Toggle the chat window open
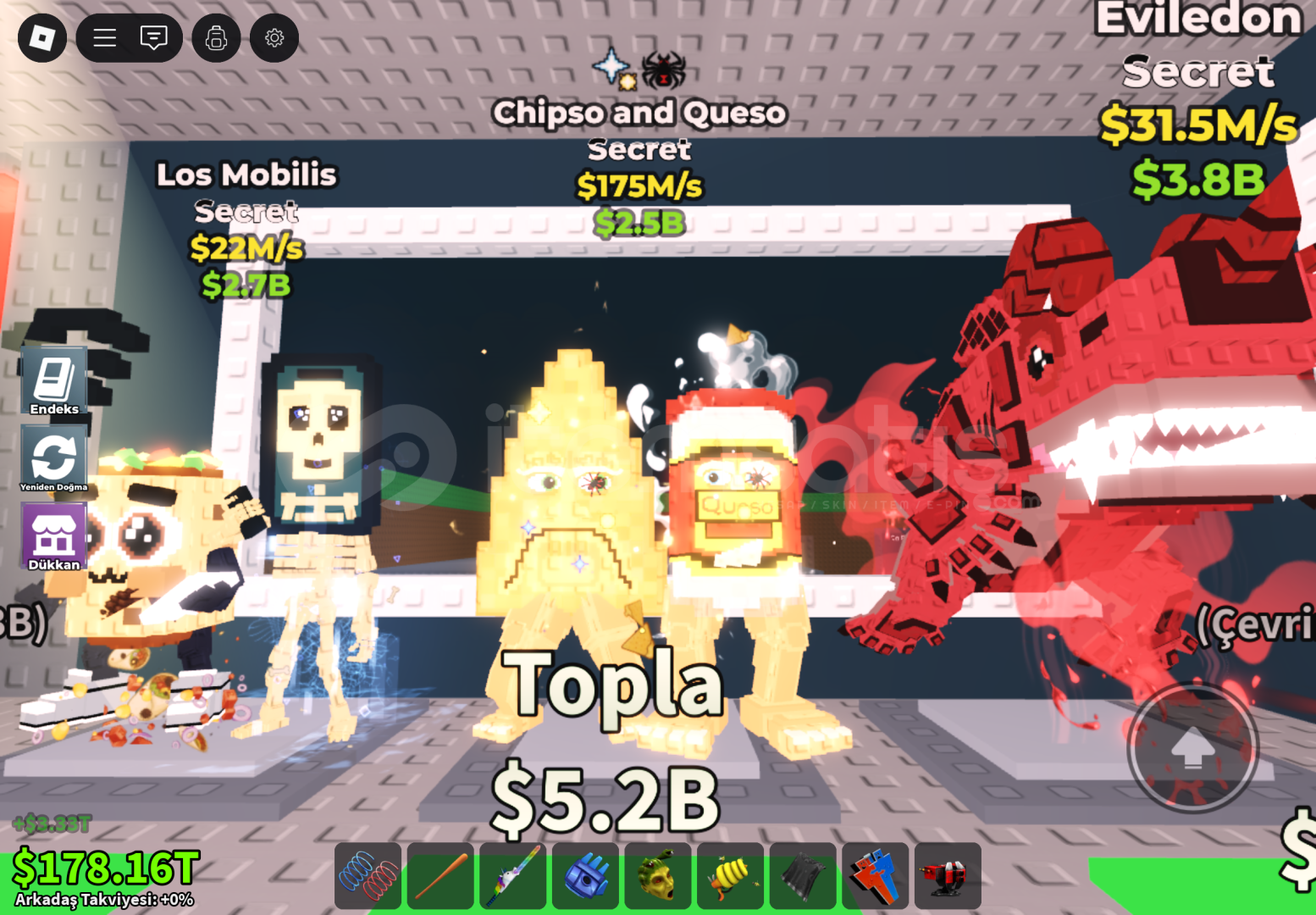 point(154,37)
